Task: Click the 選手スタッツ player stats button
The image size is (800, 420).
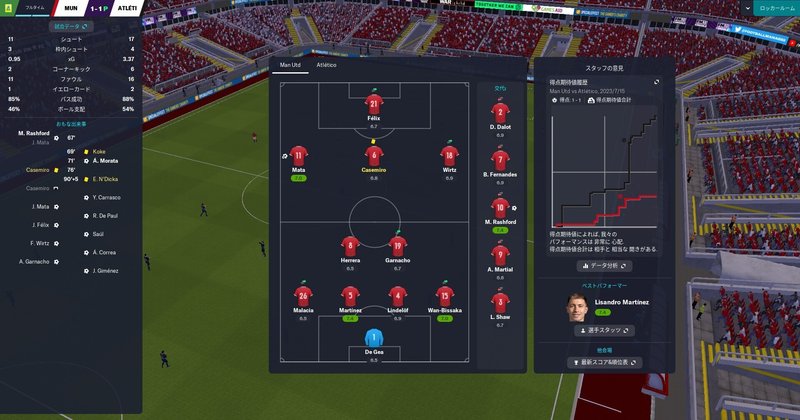Action: point(605,329)
